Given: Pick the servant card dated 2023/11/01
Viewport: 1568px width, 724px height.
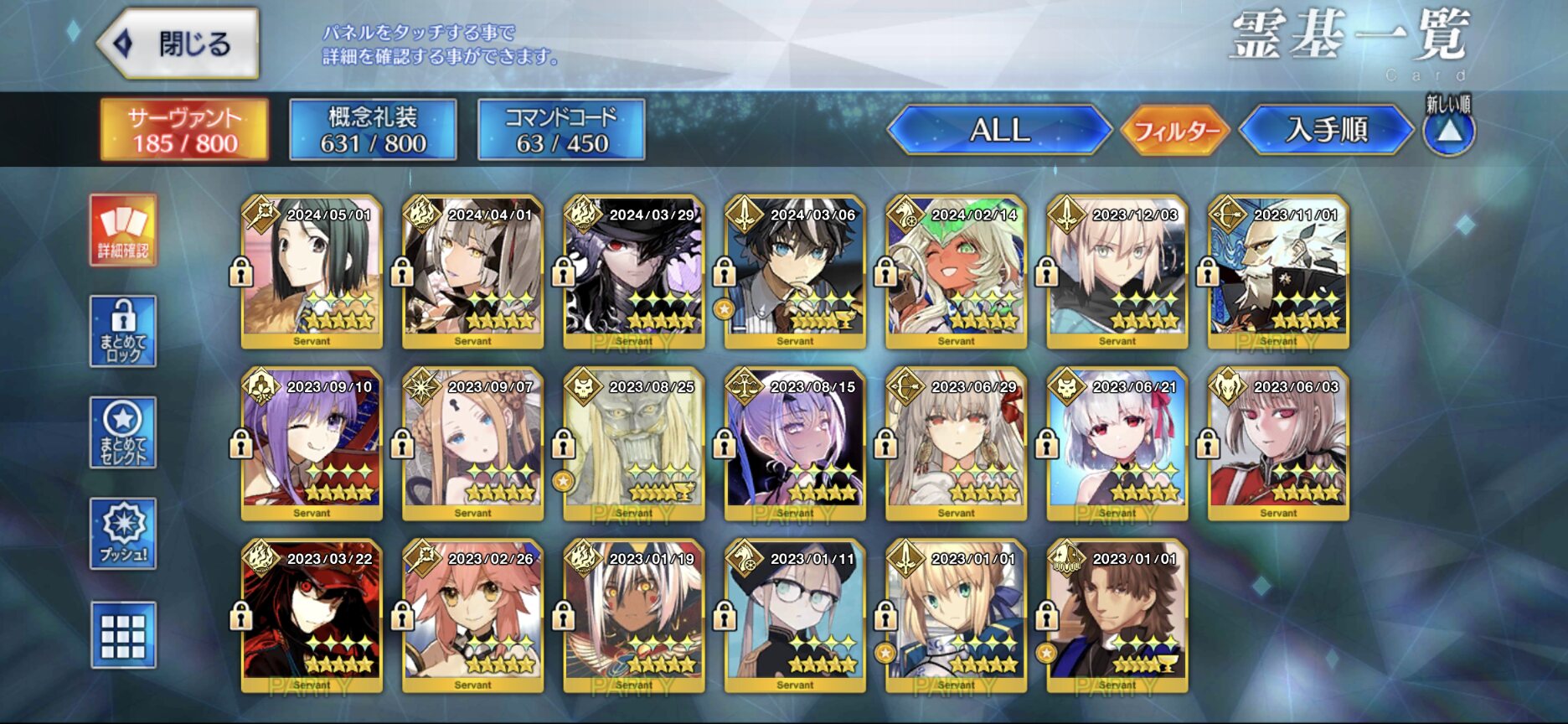Looking at the screenshot, I should 1278,272.
